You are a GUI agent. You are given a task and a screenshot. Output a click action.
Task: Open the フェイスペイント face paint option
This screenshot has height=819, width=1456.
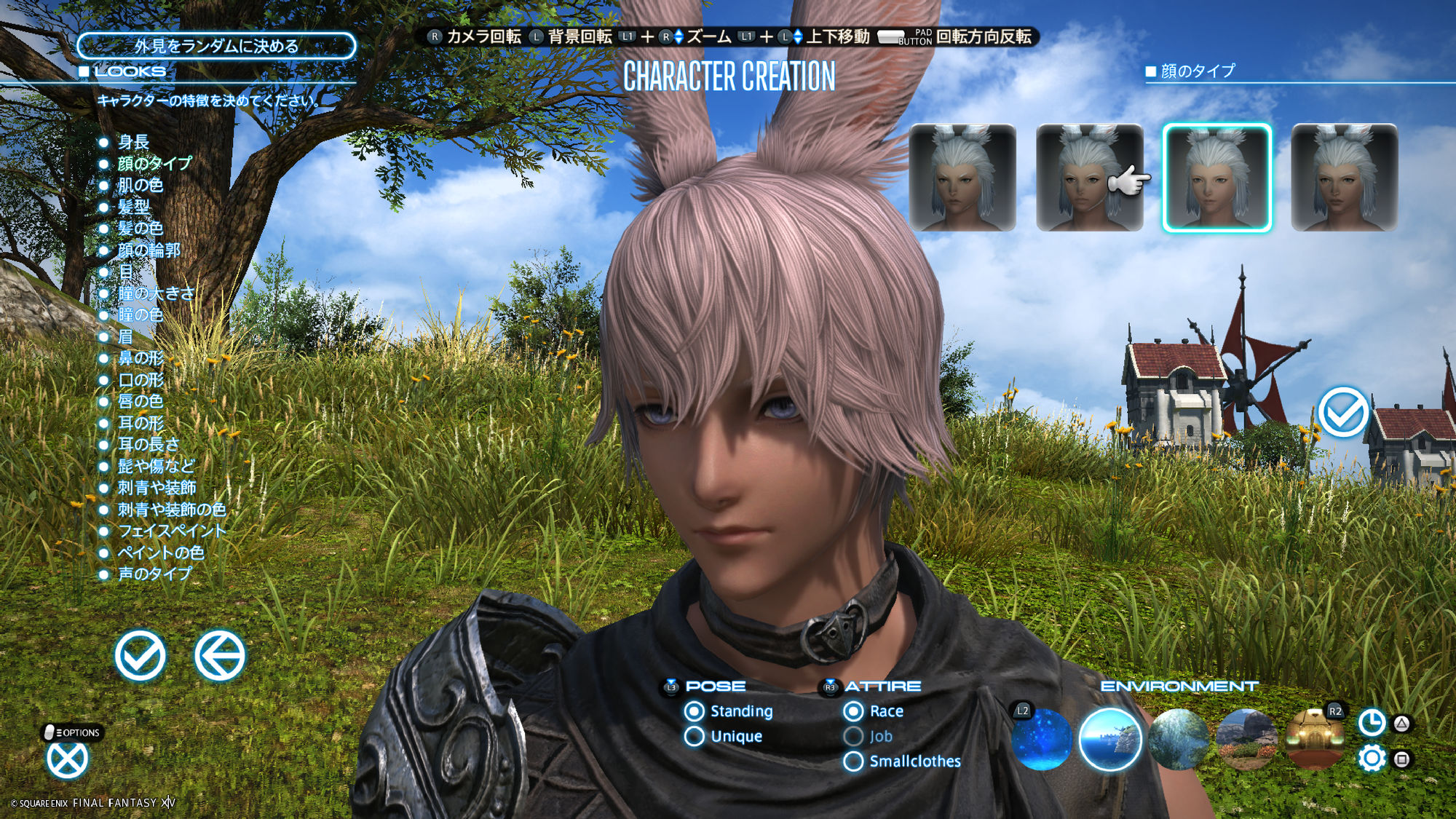(x=171, y=531)
